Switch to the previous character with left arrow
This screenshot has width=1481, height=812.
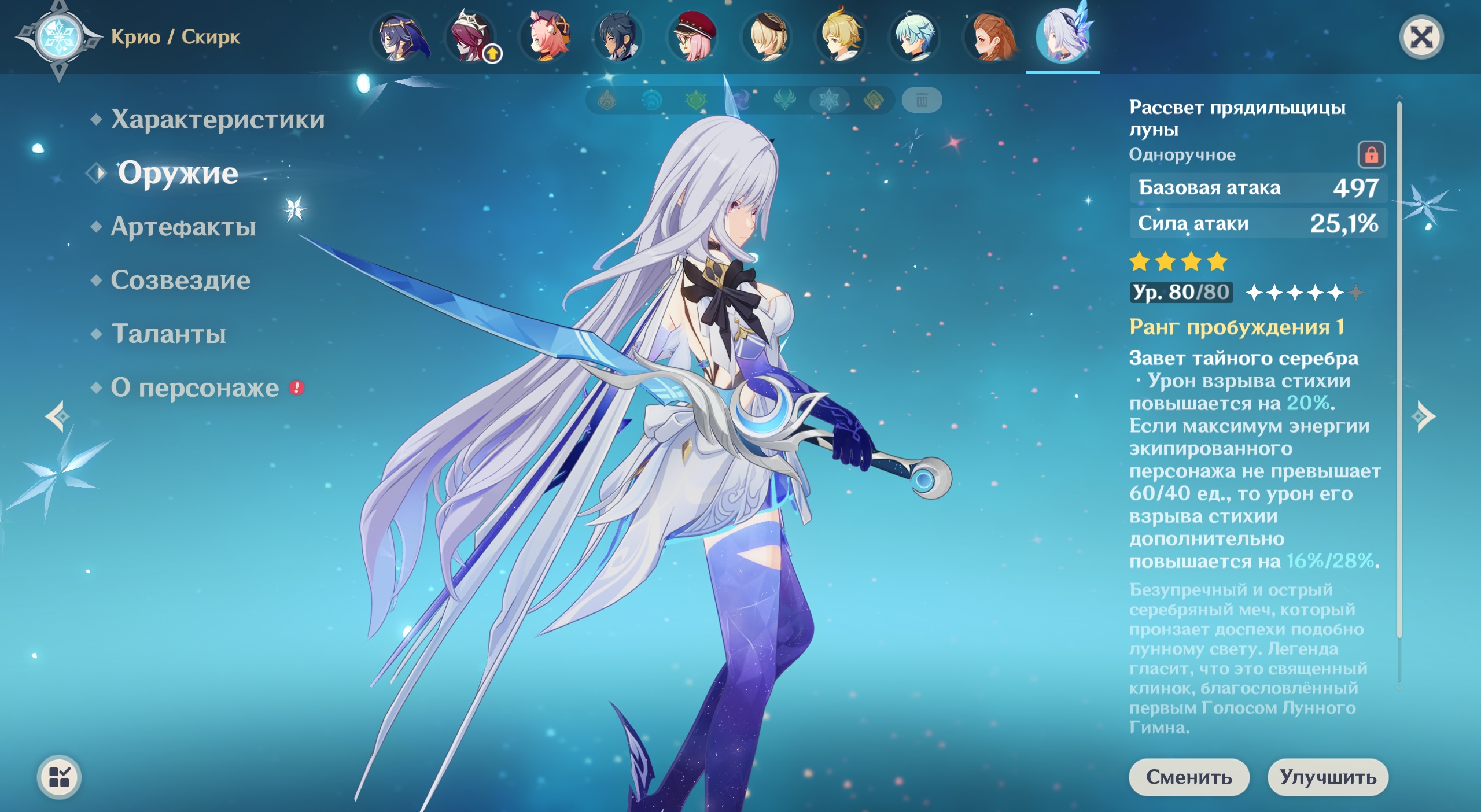57,416
